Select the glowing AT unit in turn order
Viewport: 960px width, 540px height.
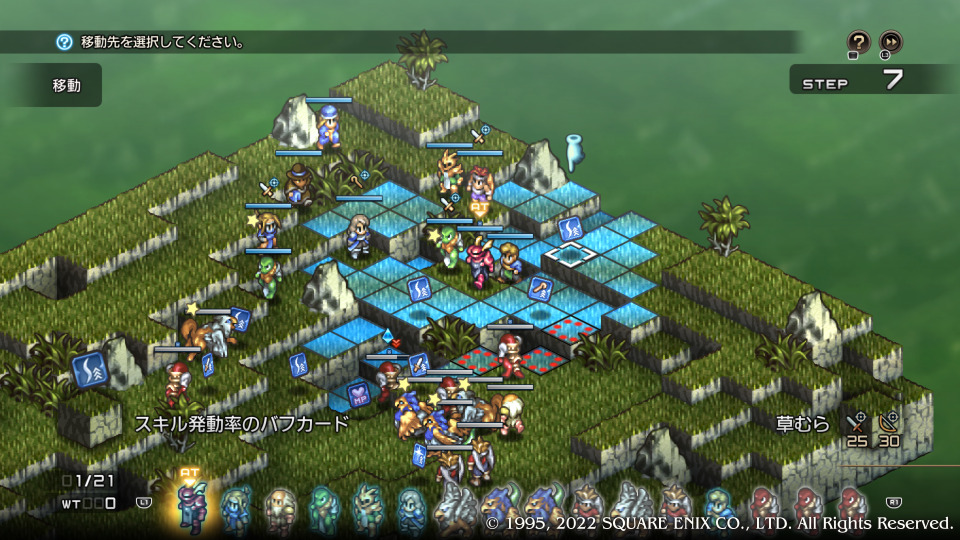point(190,505)
